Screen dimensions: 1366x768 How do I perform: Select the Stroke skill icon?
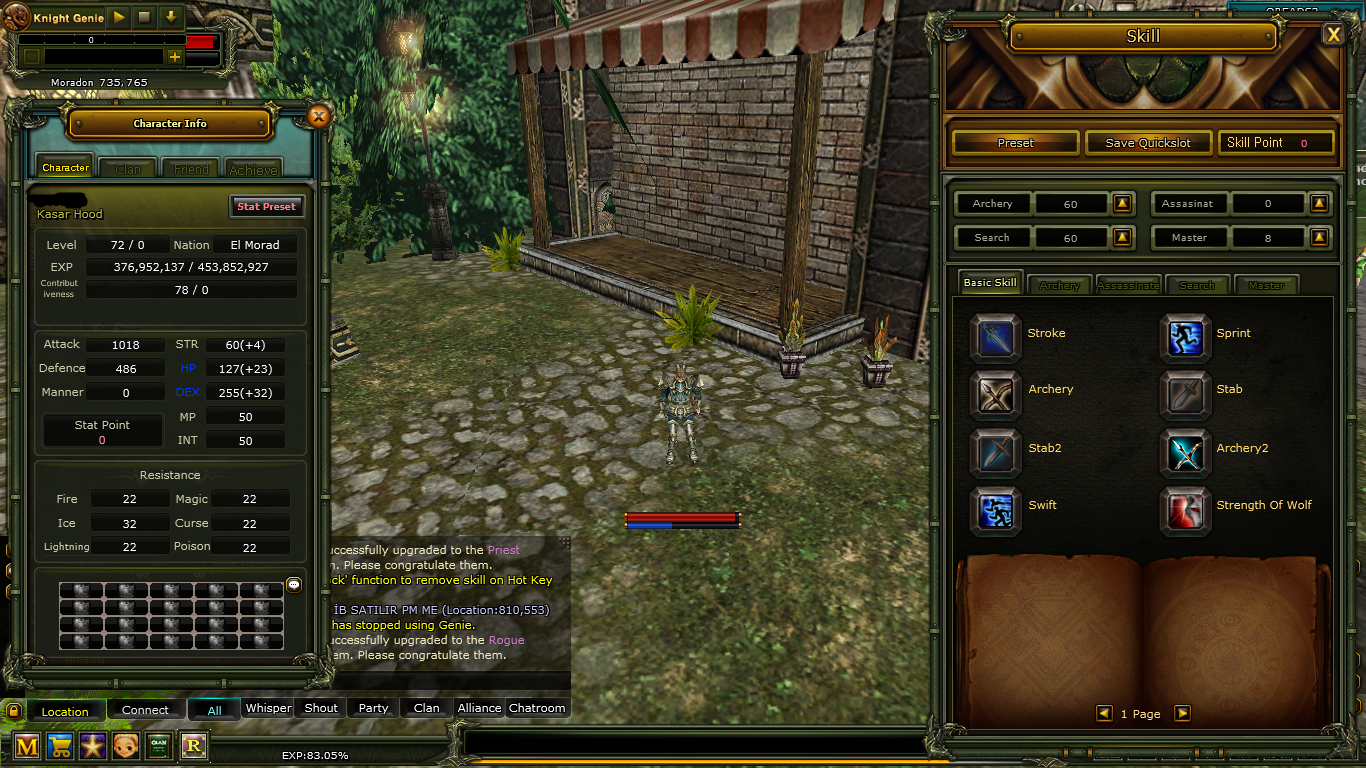pos(995,336)
